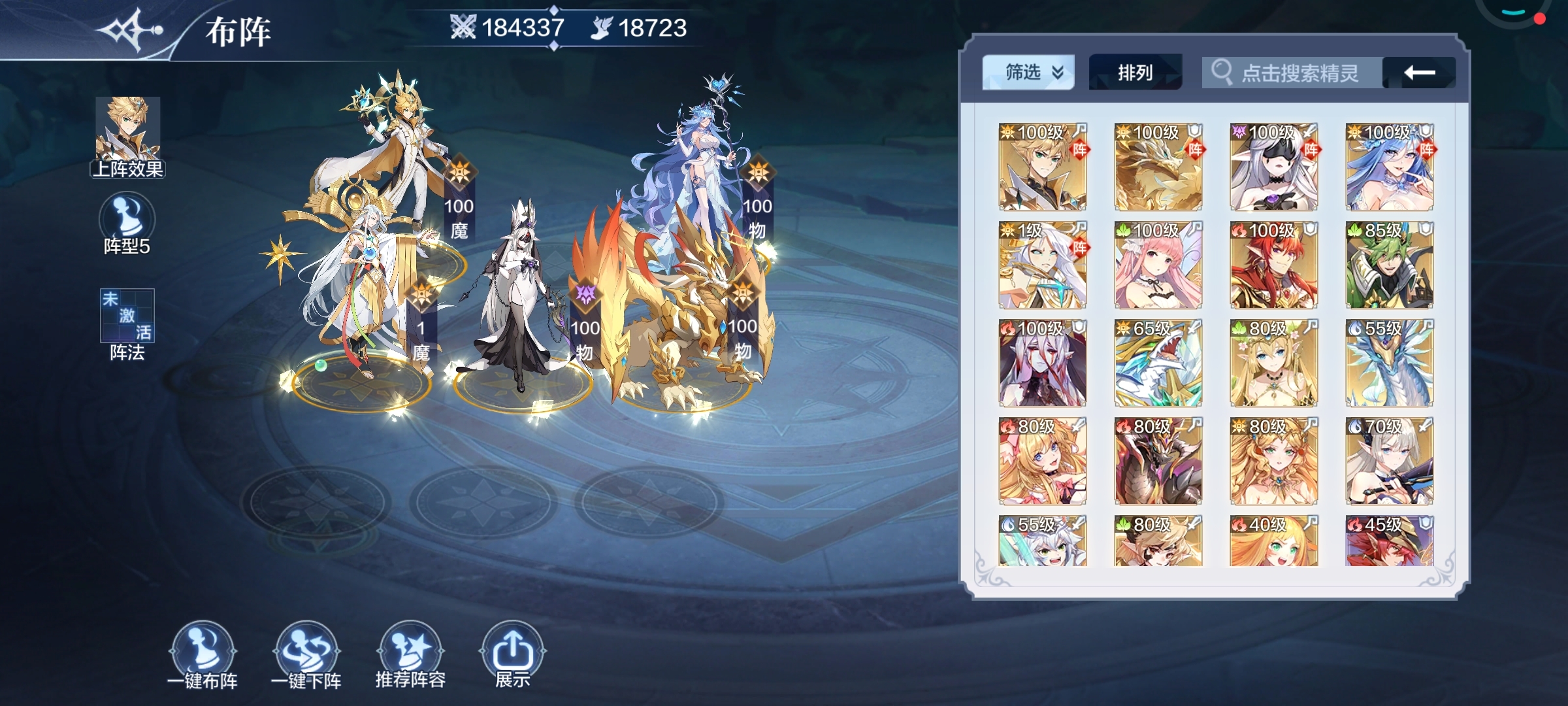Open the 阵型5 formation selector
The height and width of the screenshot is (706, 1568).
point(127,224)
